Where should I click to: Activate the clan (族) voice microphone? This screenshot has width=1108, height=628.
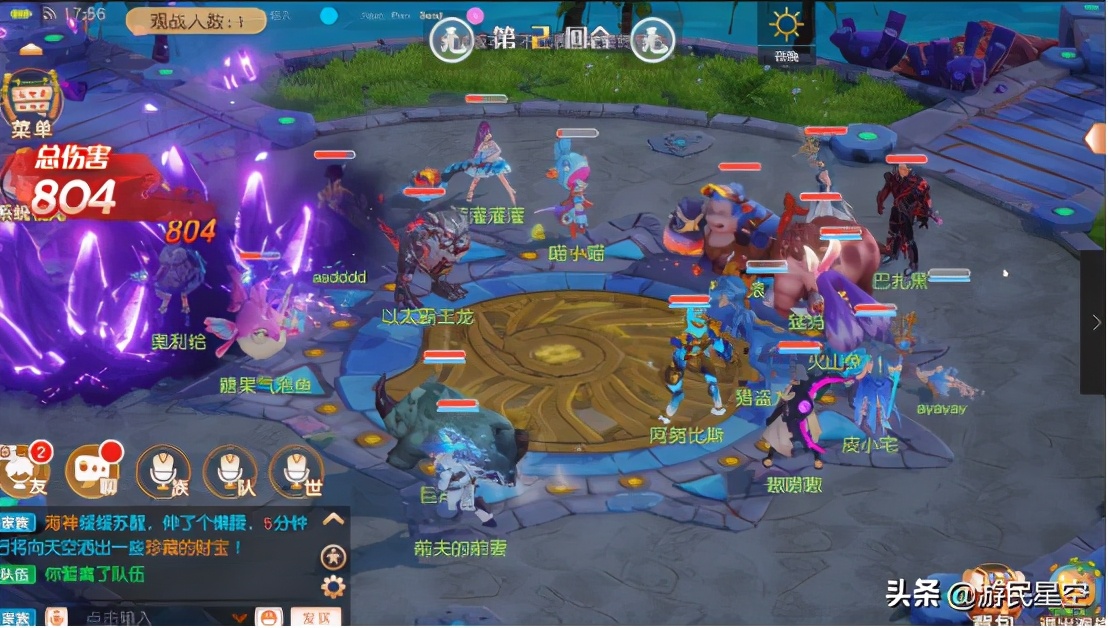tap(163, 470)
